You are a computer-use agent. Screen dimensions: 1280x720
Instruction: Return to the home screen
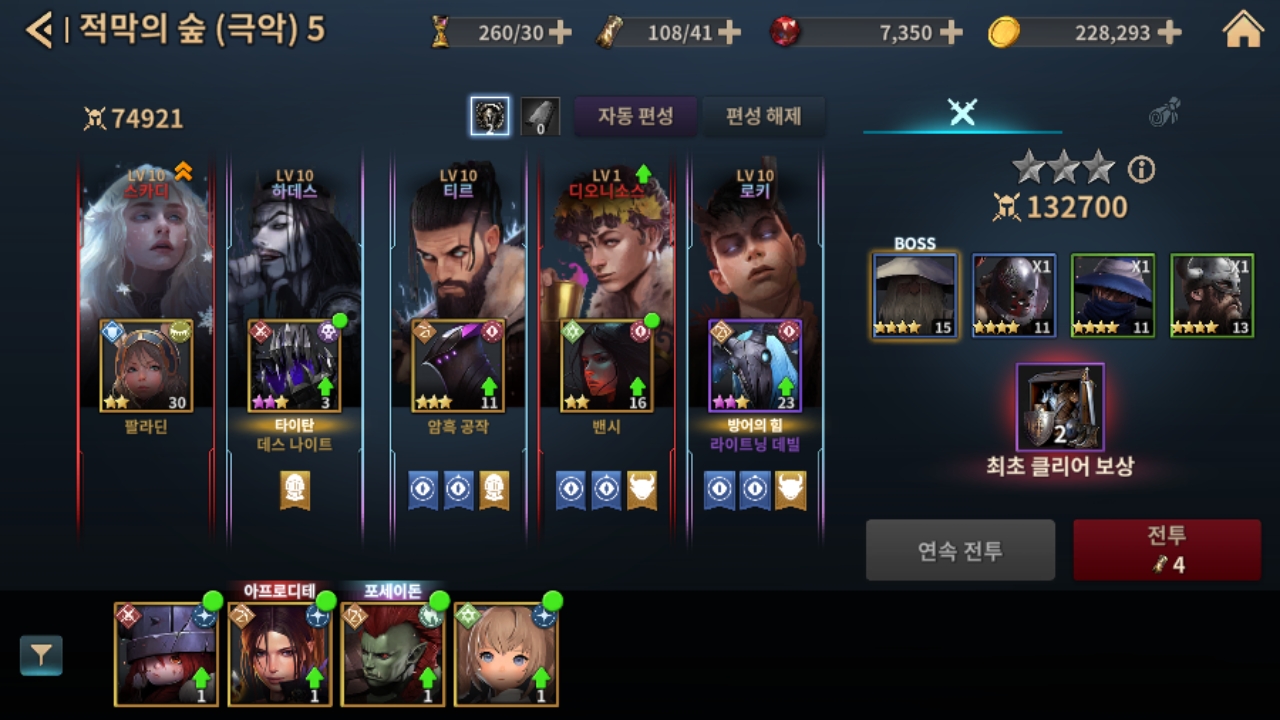[x=1243, y=31]
